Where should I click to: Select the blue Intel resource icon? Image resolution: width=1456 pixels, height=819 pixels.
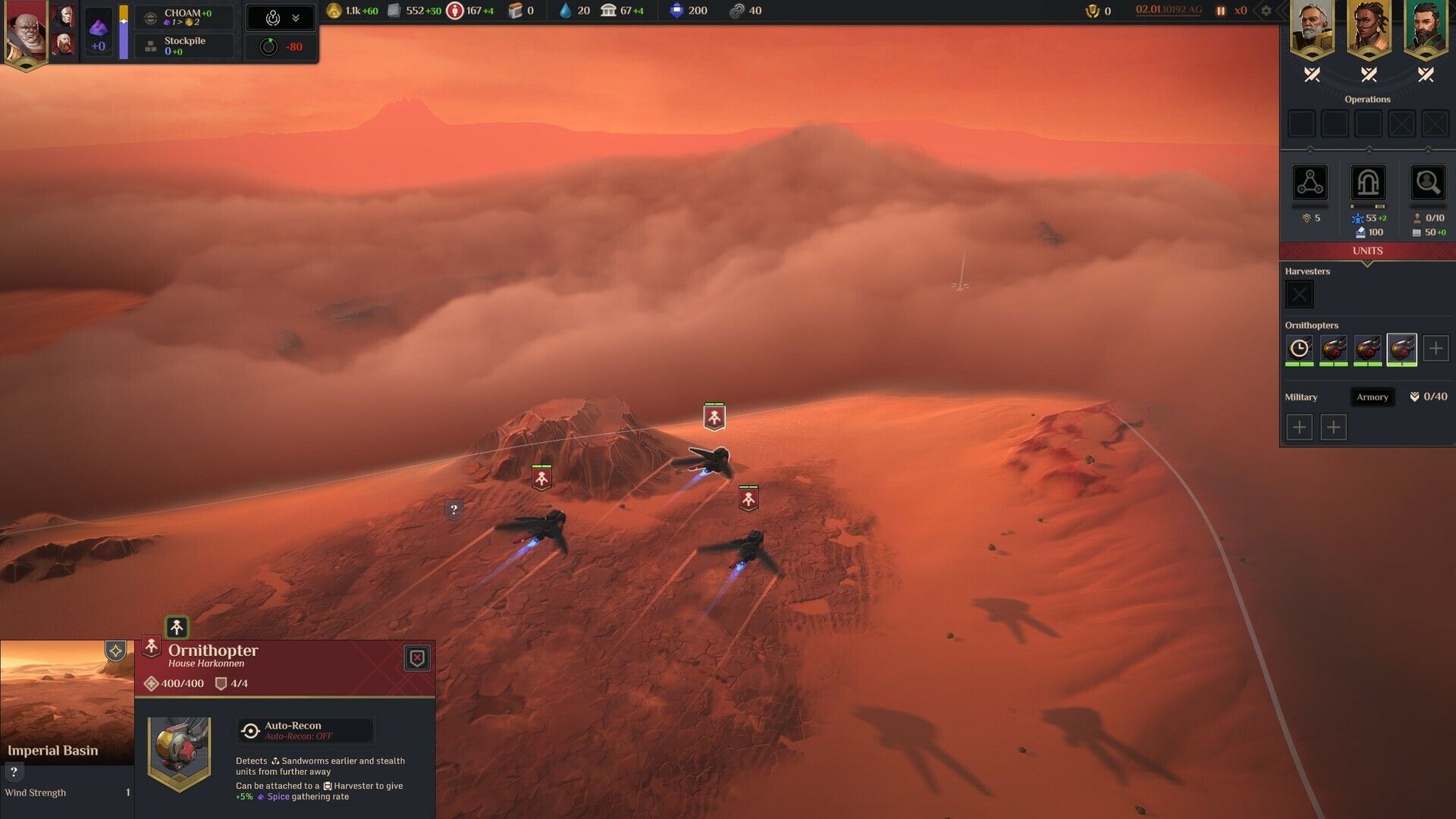click(677, 11)
